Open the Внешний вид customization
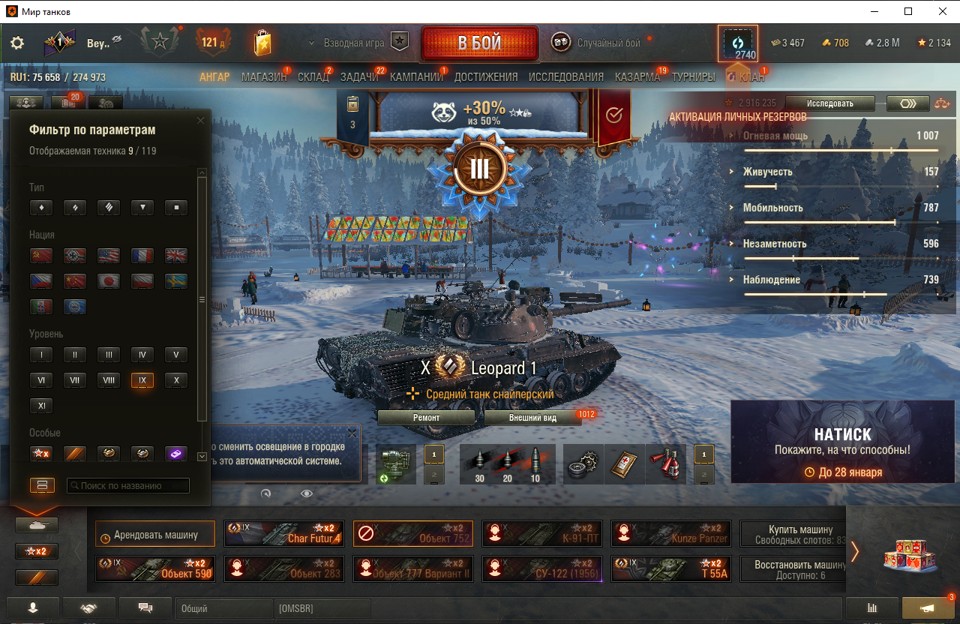Viewport: 960px width, 624px height. point(532,418)
